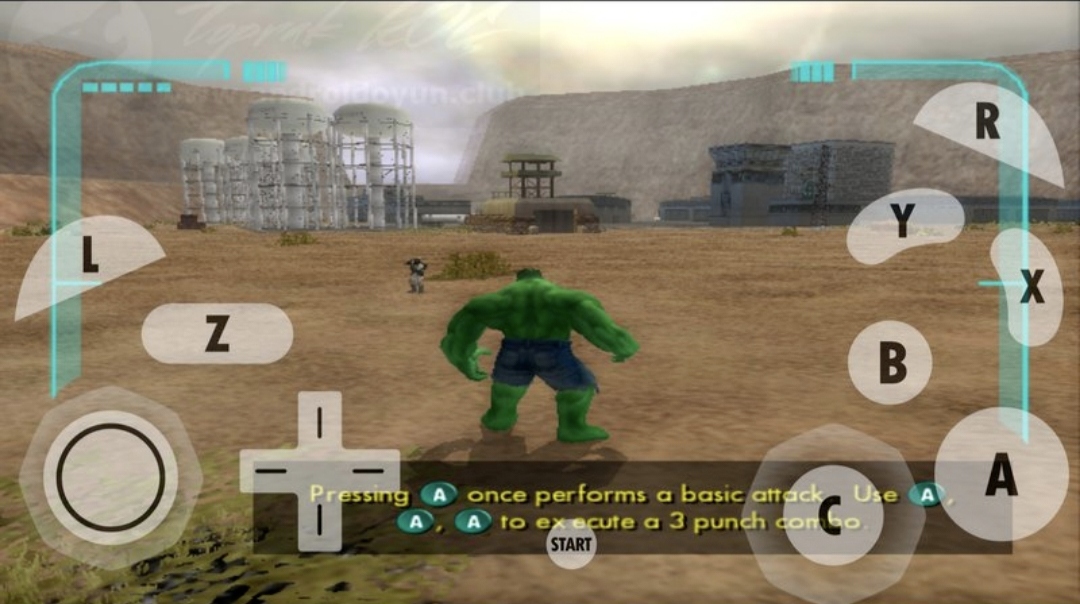Touch the virtual analog stick circle
This screenshot has width=1080, height=604.
point(110,477)
